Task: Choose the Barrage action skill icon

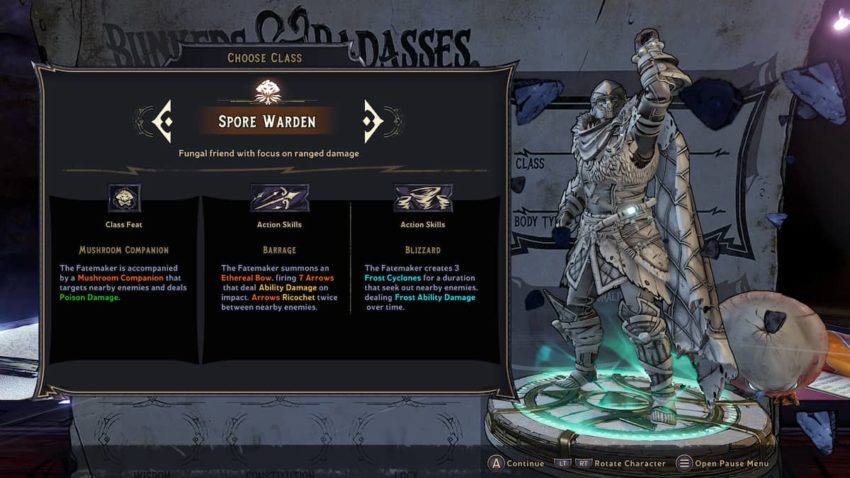Action: pos(279,198)
